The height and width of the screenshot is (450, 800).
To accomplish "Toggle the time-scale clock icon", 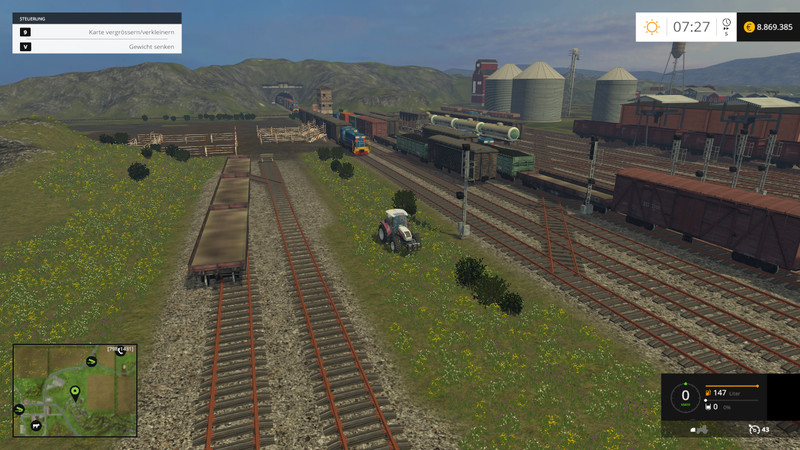I will (726, 25).
